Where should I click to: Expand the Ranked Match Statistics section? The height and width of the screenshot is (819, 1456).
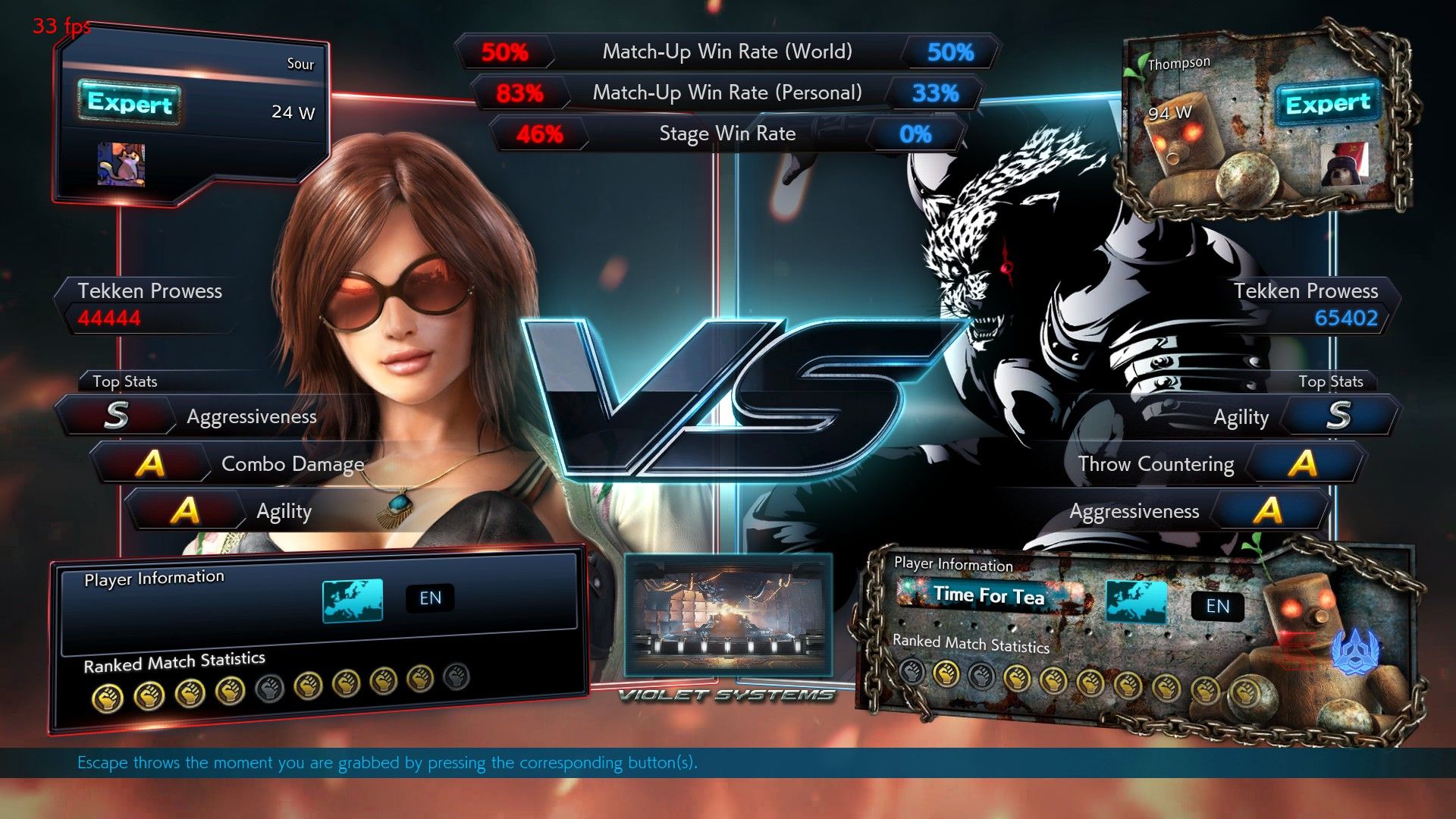tap(174, 661)
